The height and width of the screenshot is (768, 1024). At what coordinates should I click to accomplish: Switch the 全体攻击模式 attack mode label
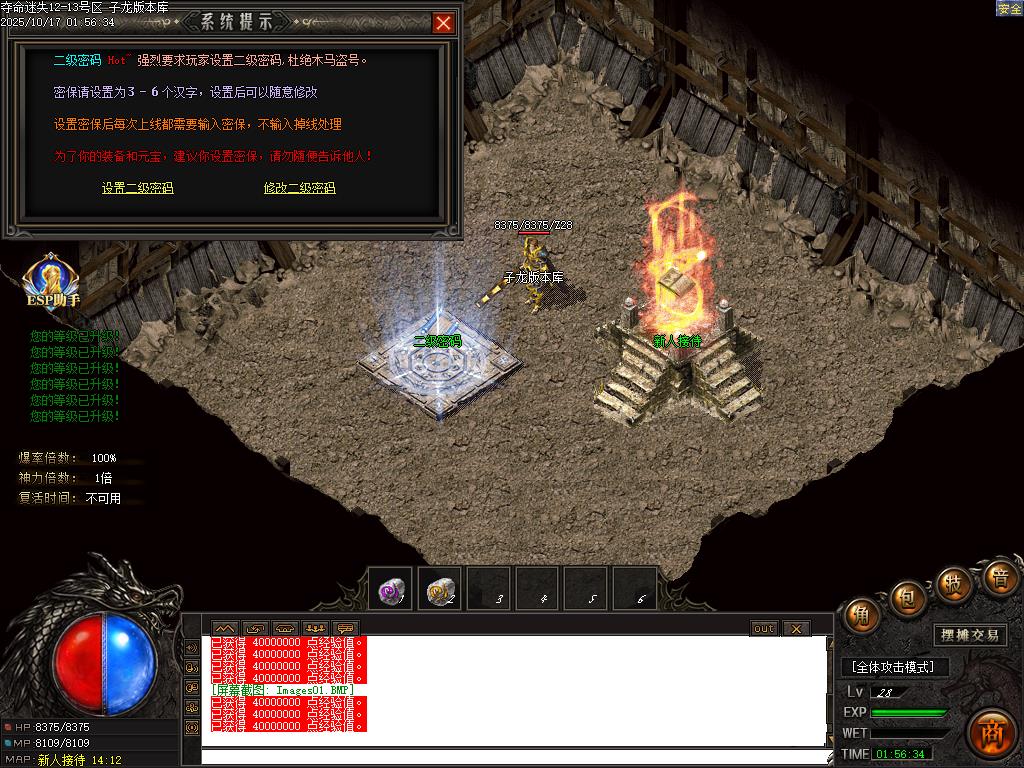coord(893,667)
